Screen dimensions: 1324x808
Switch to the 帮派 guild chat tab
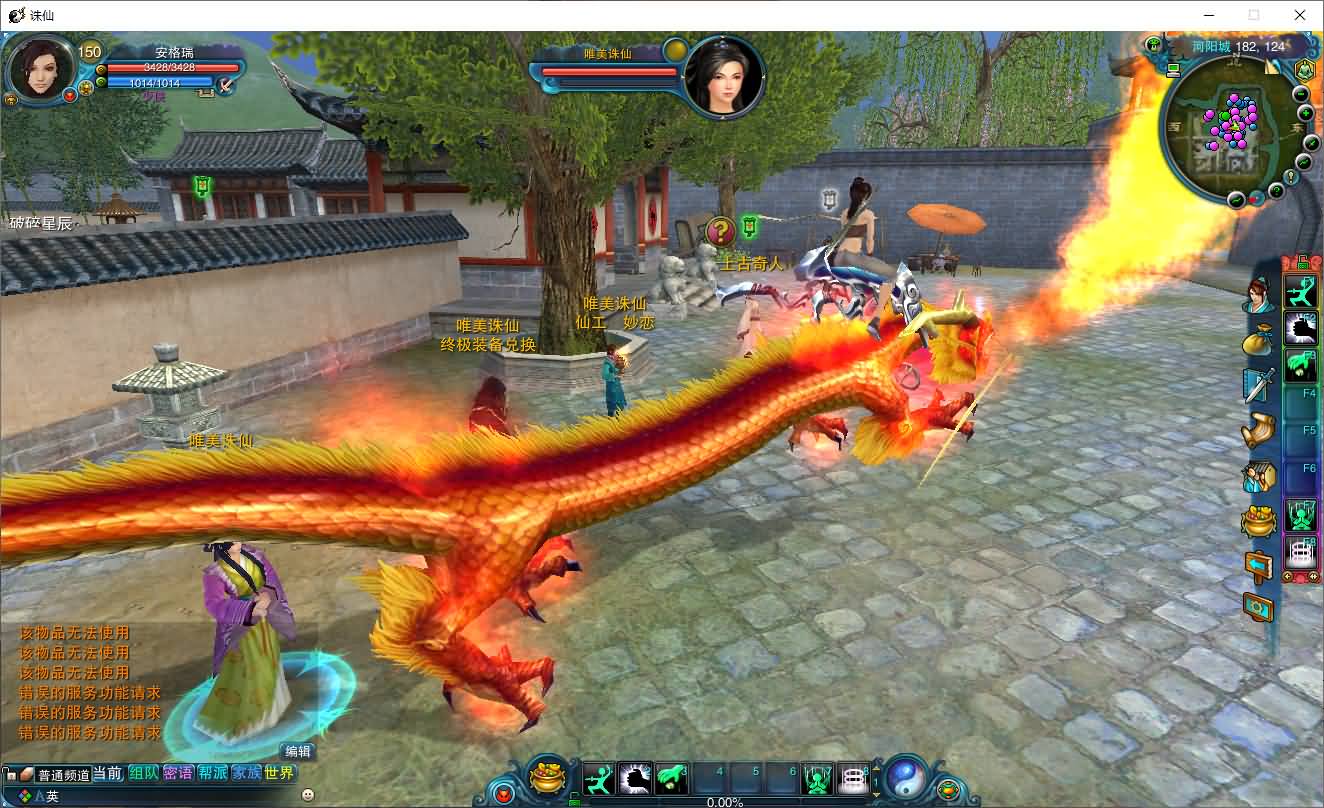212,773
